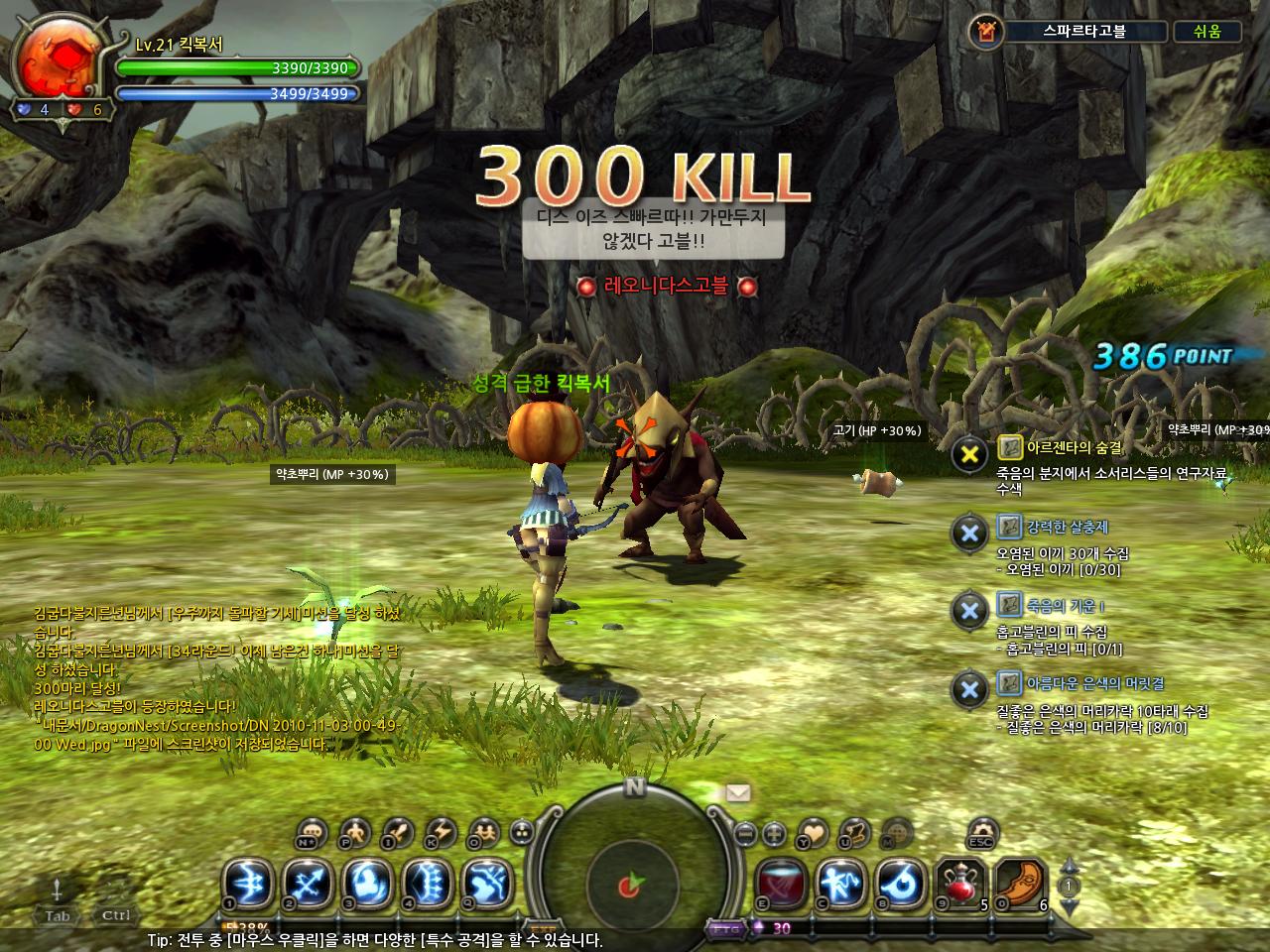Activate the blue swirl skill in slot B

(x=902, y=884)
